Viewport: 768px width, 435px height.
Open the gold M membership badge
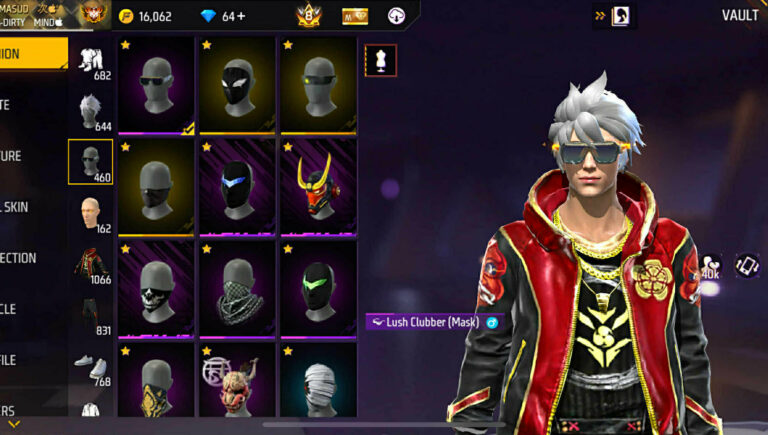click(354, 16)
